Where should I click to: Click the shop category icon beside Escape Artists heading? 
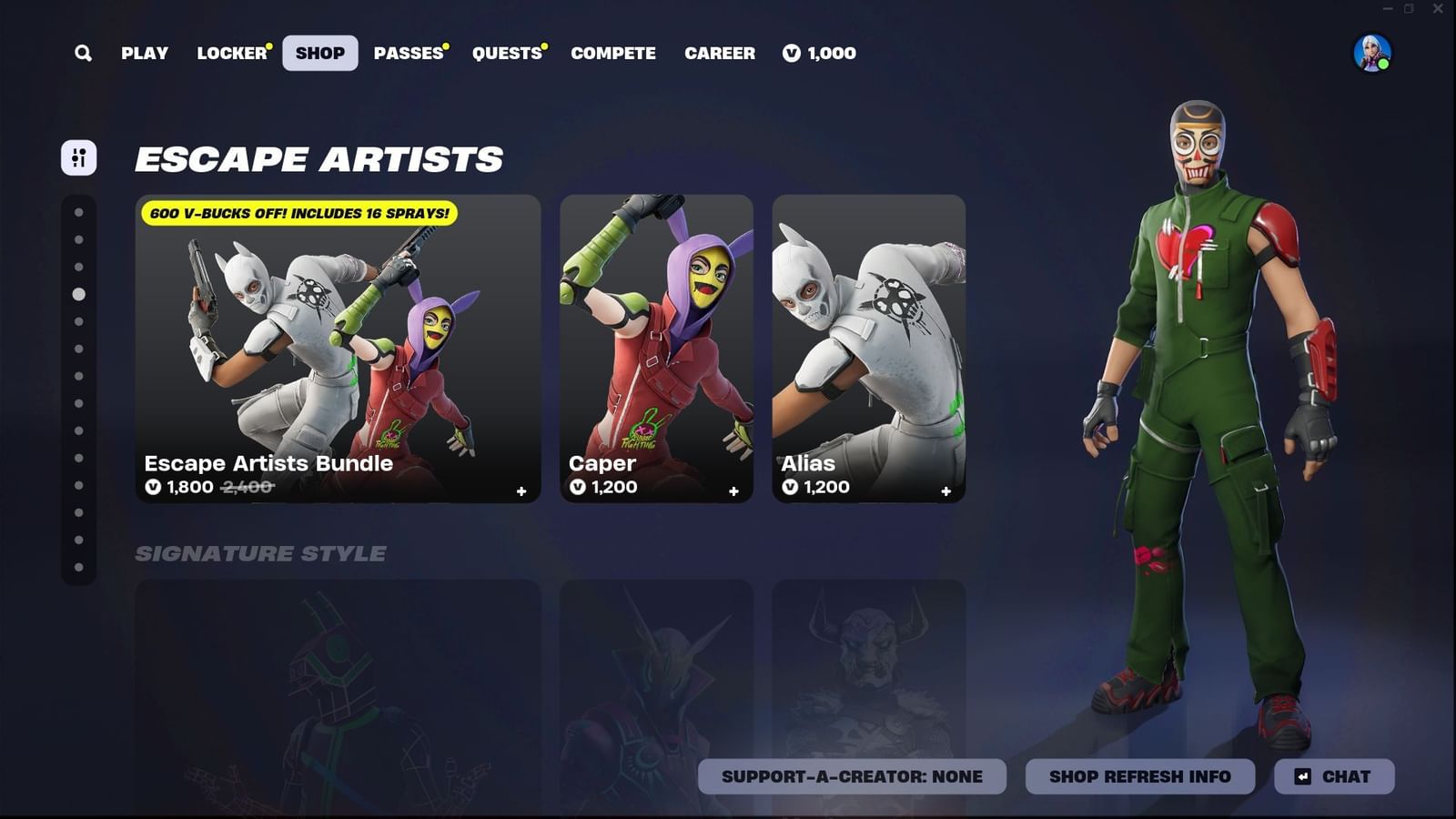click(78, 157)
